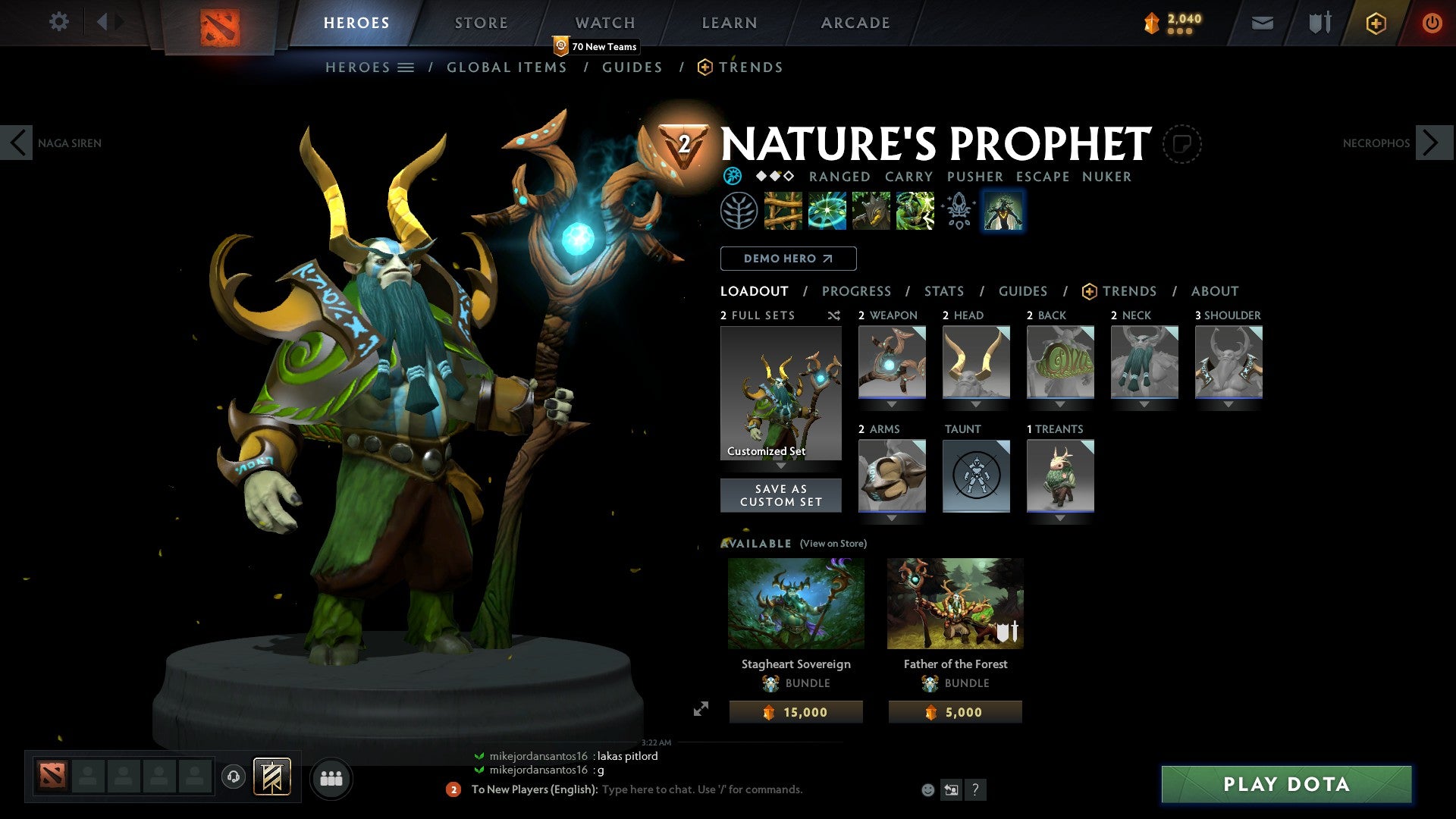
Task: Open the settings gear in the top-left corner
Action: pos(59,22)
